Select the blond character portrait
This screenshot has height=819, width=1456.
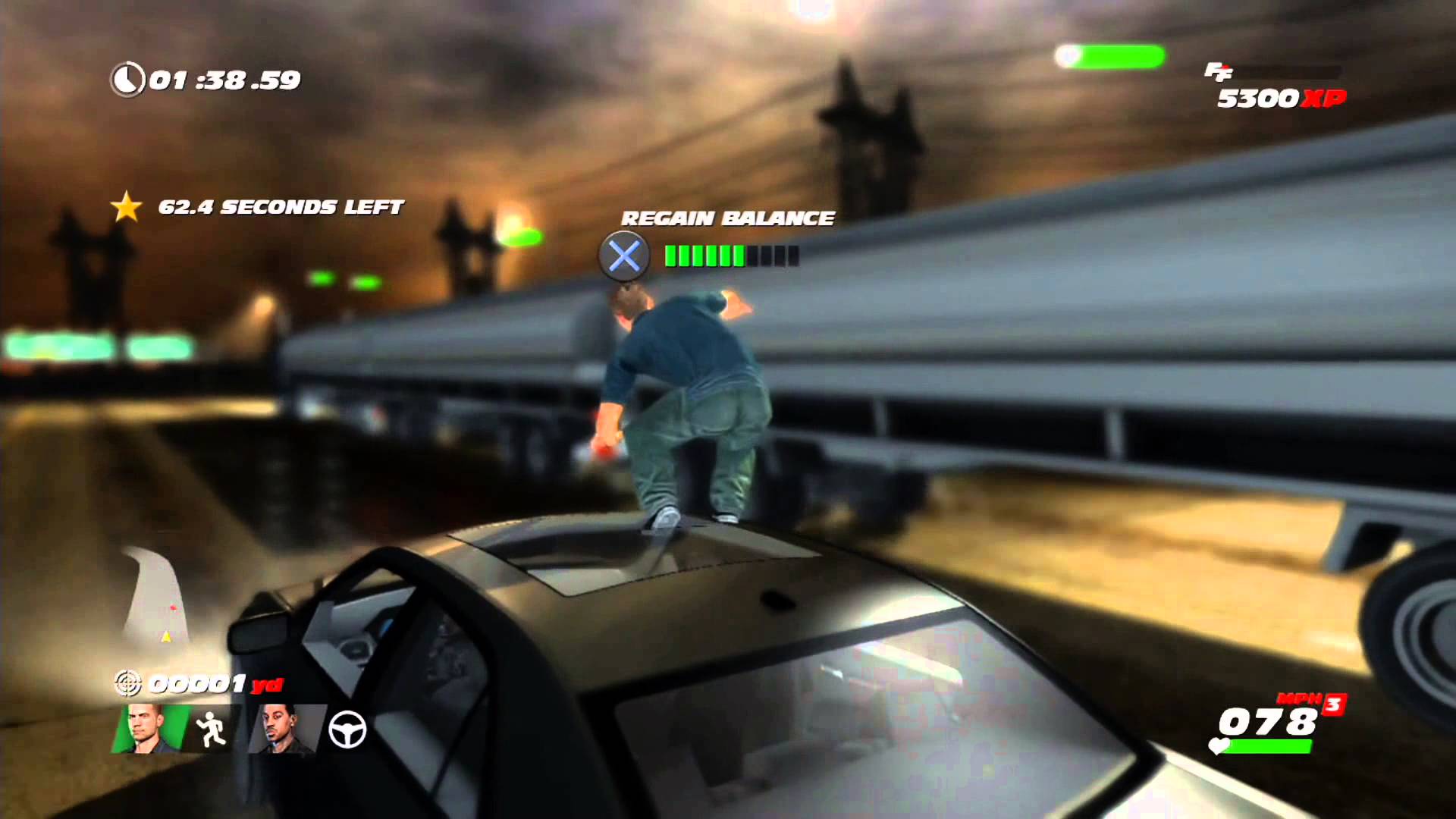point(148,730)
